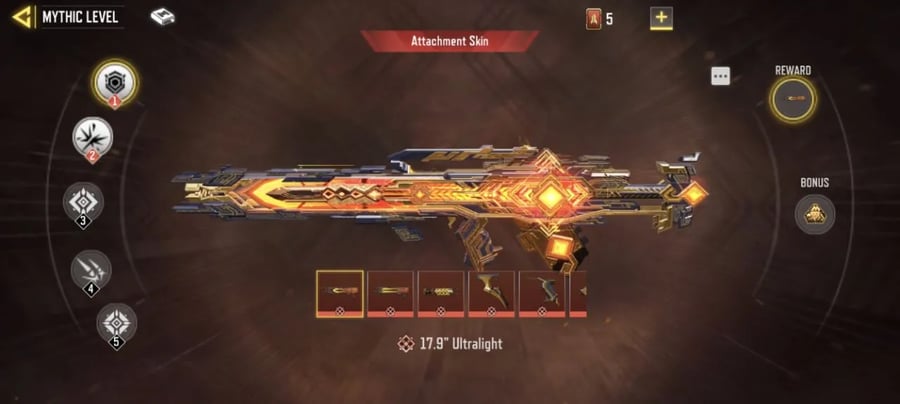Select mythic level 2 node
Viewport: 900px width, 404px height.
[92, 136]
